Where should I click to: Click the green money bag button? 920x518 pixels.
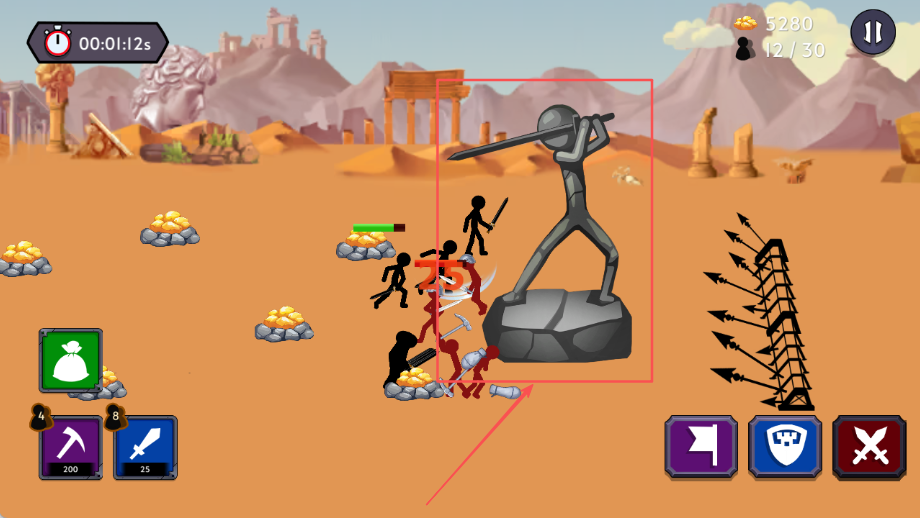pyautogui.click(x=71, y=360)
